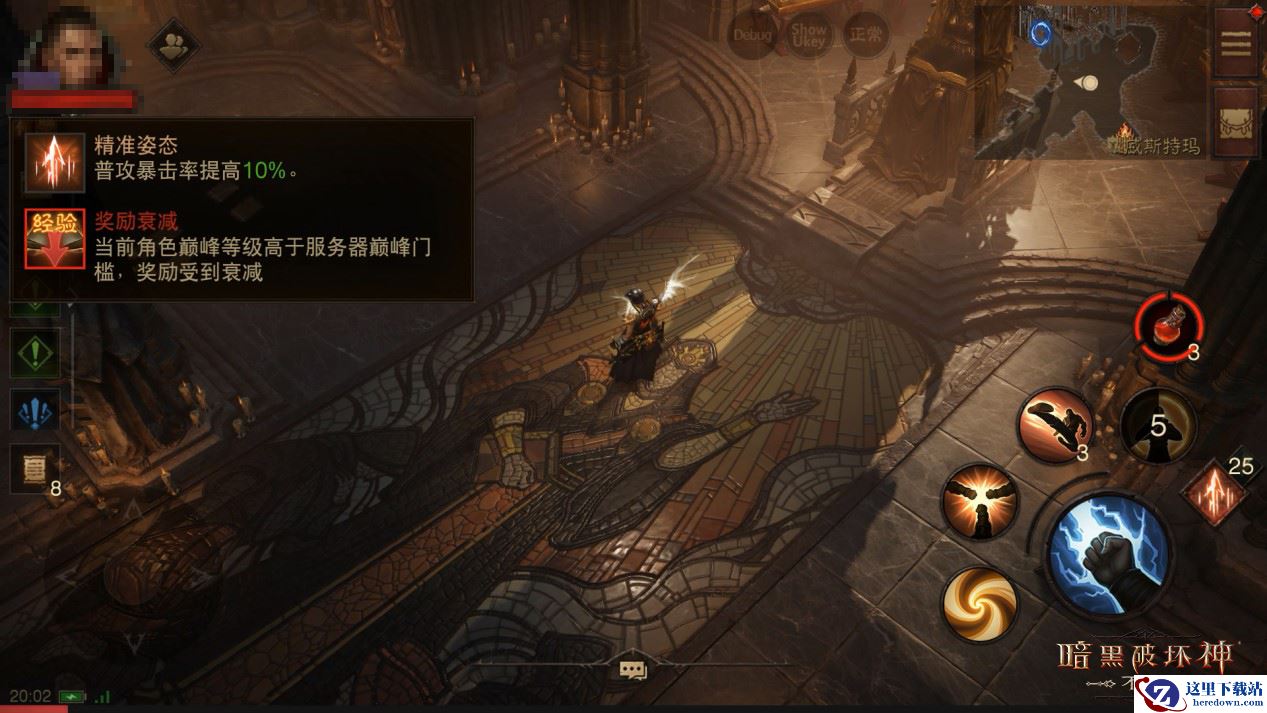Toggle the Show Ukey button
Viewport: 1267px width, 713px height.
pos(808,36)
